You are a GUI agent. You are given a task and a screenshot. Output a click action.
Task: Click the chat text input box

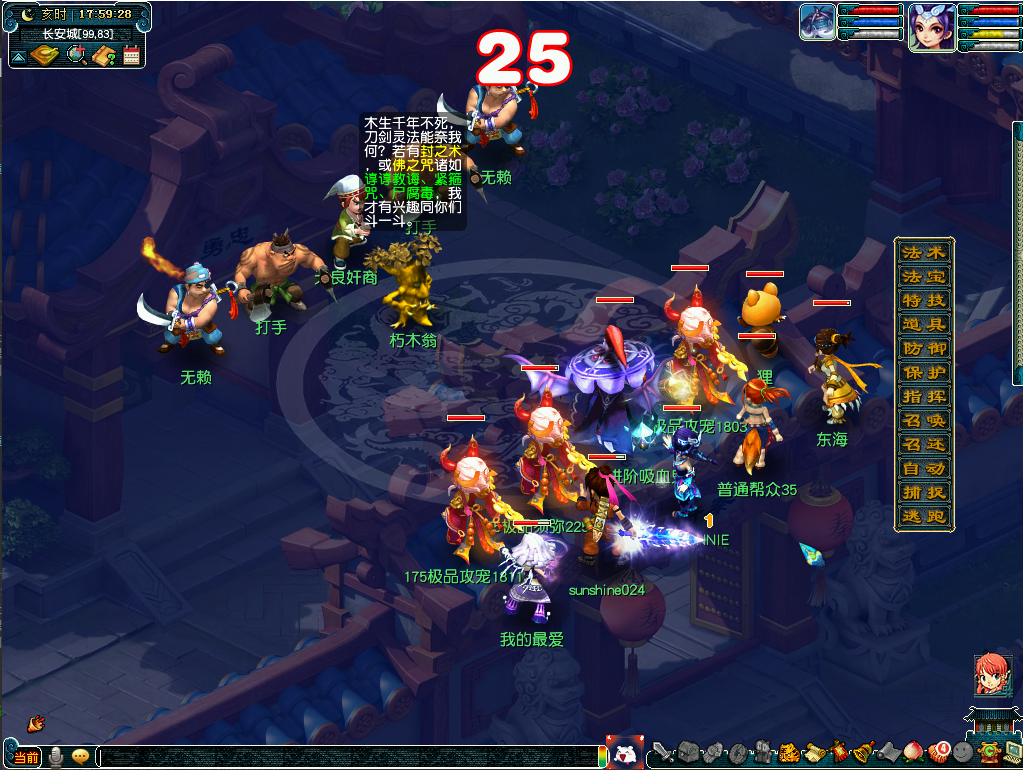(350, 757)
